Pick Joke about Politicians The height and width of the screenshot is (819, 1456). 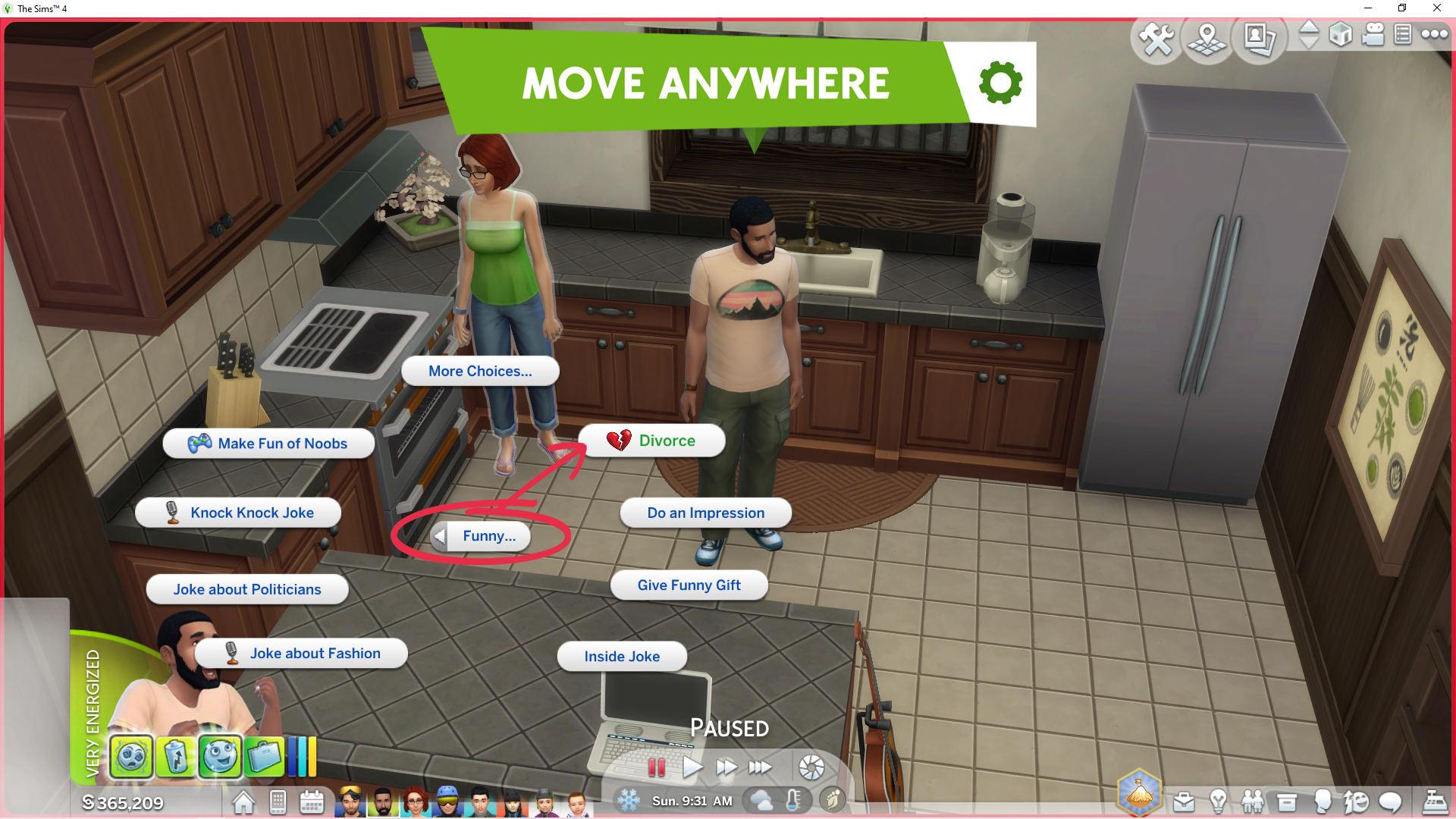[x=247, y=589]
